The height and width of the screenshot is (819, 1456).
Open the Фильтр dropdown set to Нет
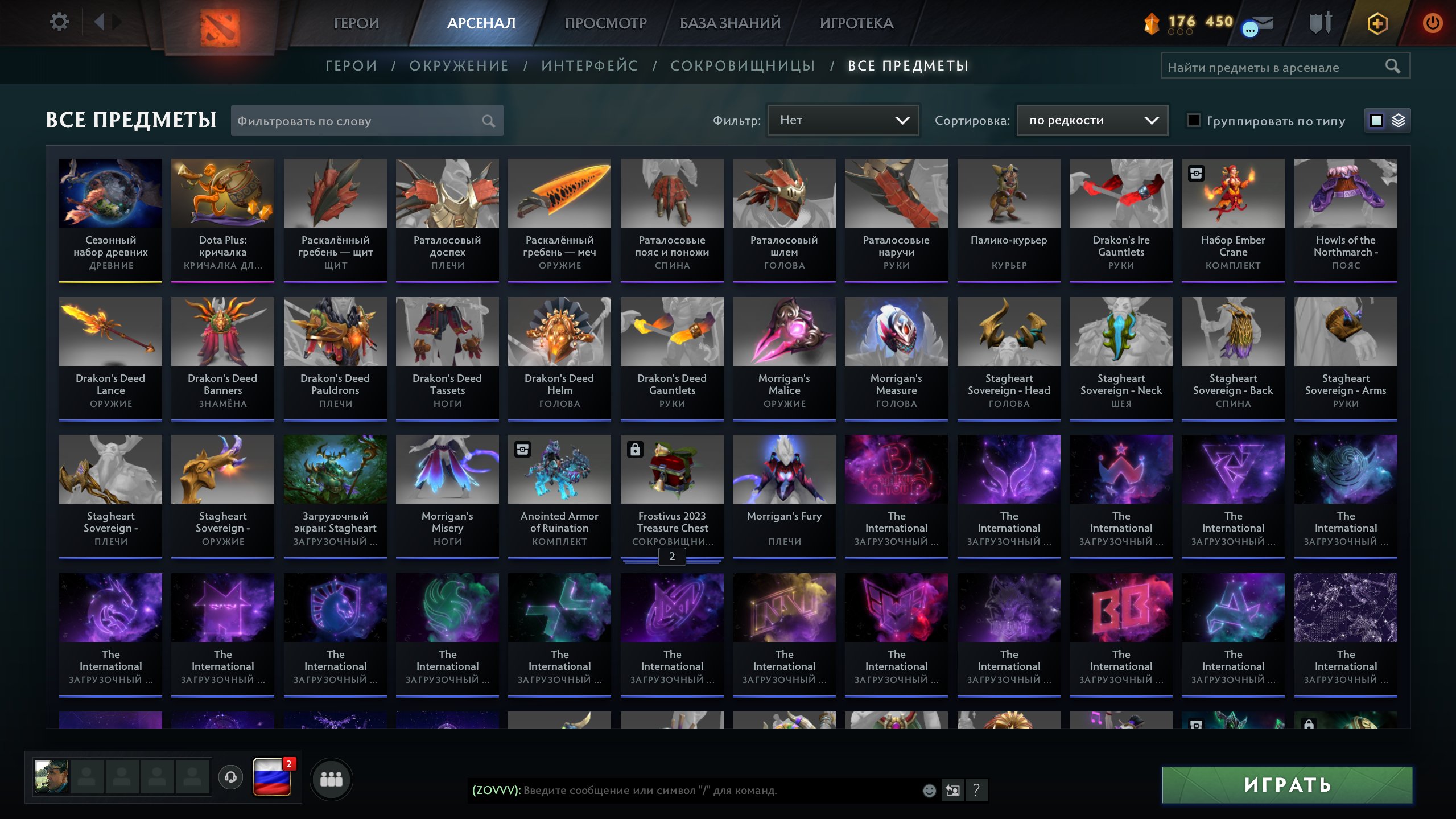[842, 120]
